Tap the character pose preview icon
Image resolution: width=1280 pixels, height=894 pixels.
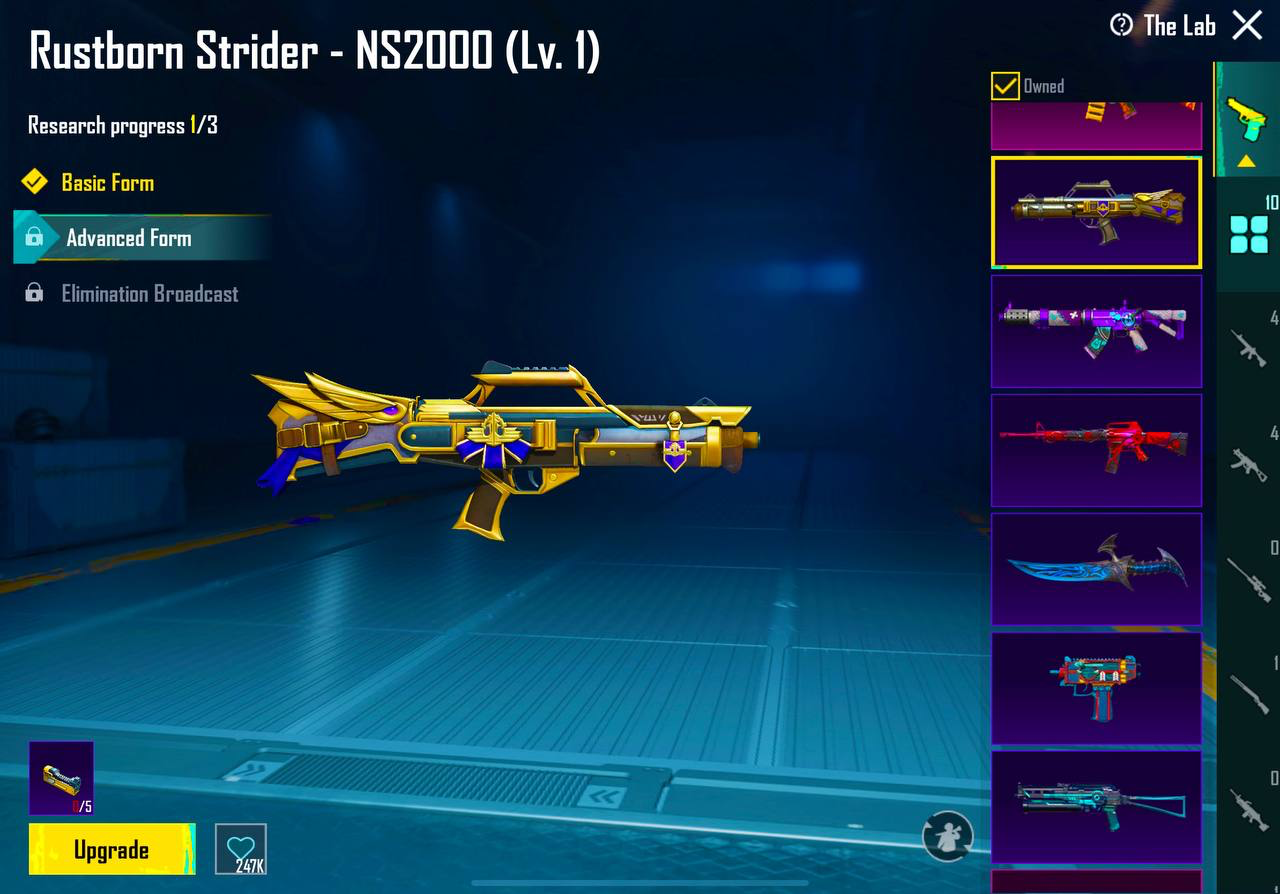tap(947, 835)
